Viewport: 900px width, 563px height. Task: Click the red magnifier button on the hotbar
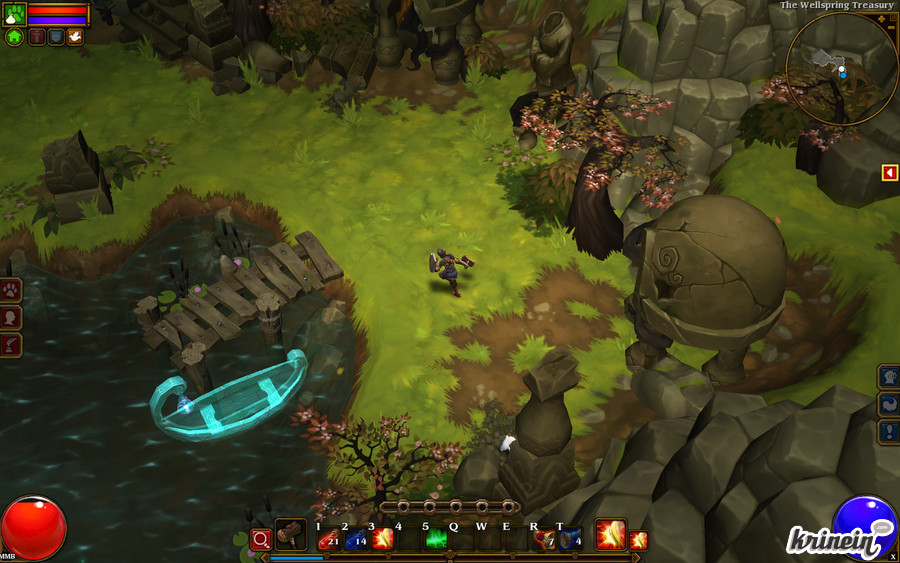[261, 539]
